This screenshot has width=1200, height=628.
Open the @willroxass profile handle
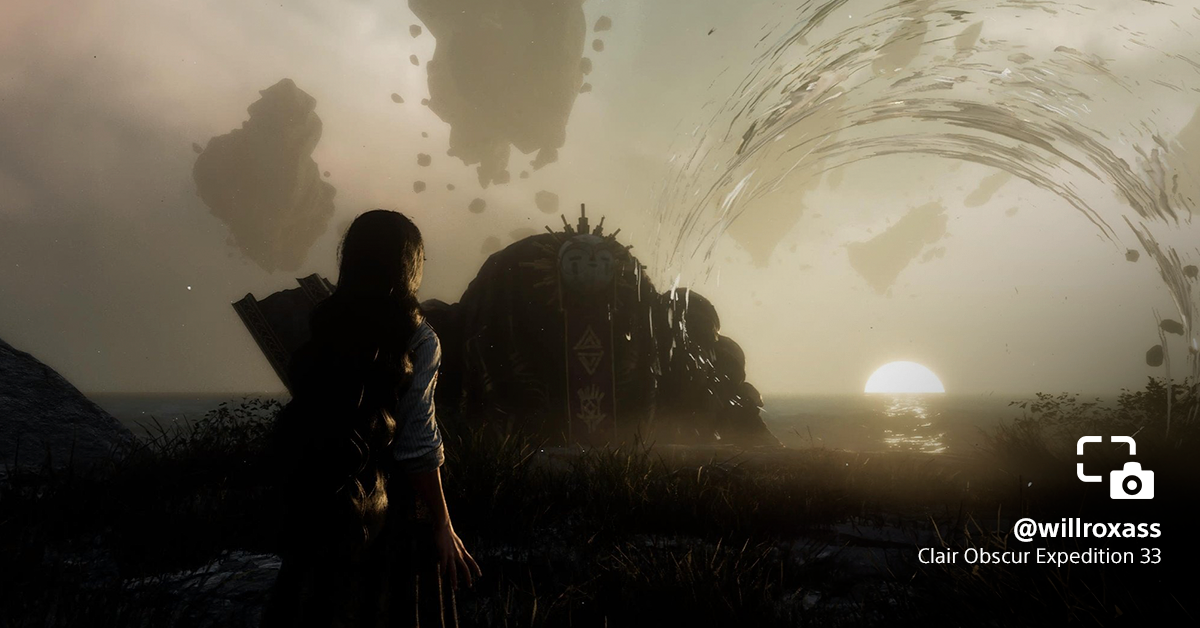pos(1086,528)
